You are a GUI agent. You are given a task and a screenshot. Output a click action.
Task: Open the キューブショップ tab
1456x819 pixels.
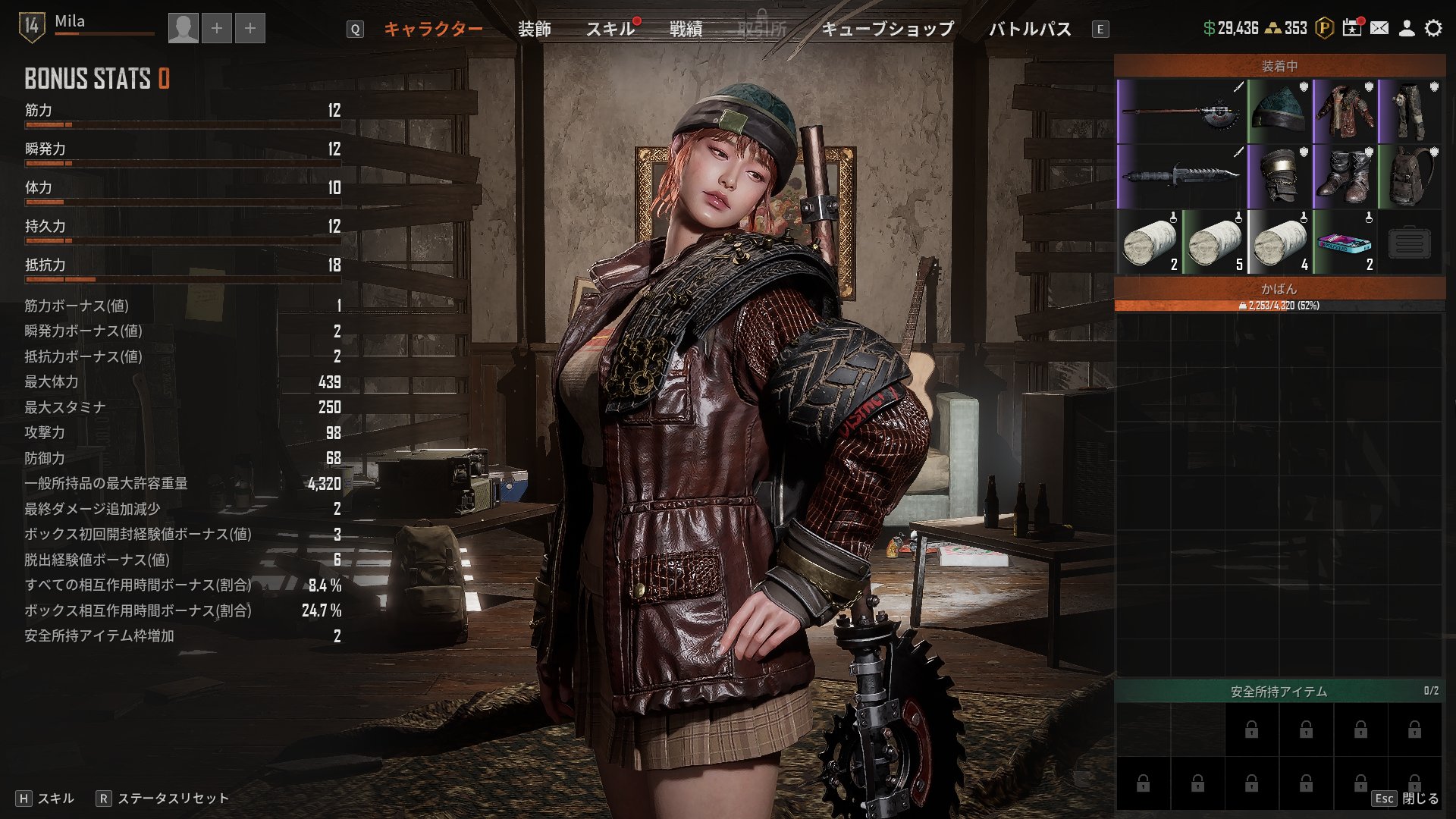(x=887, y=29)
